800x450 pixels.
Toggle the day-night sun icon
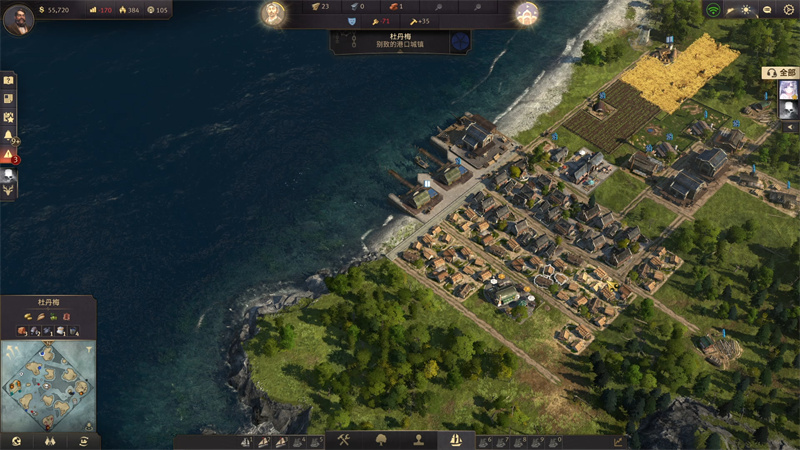coord(746,10)
